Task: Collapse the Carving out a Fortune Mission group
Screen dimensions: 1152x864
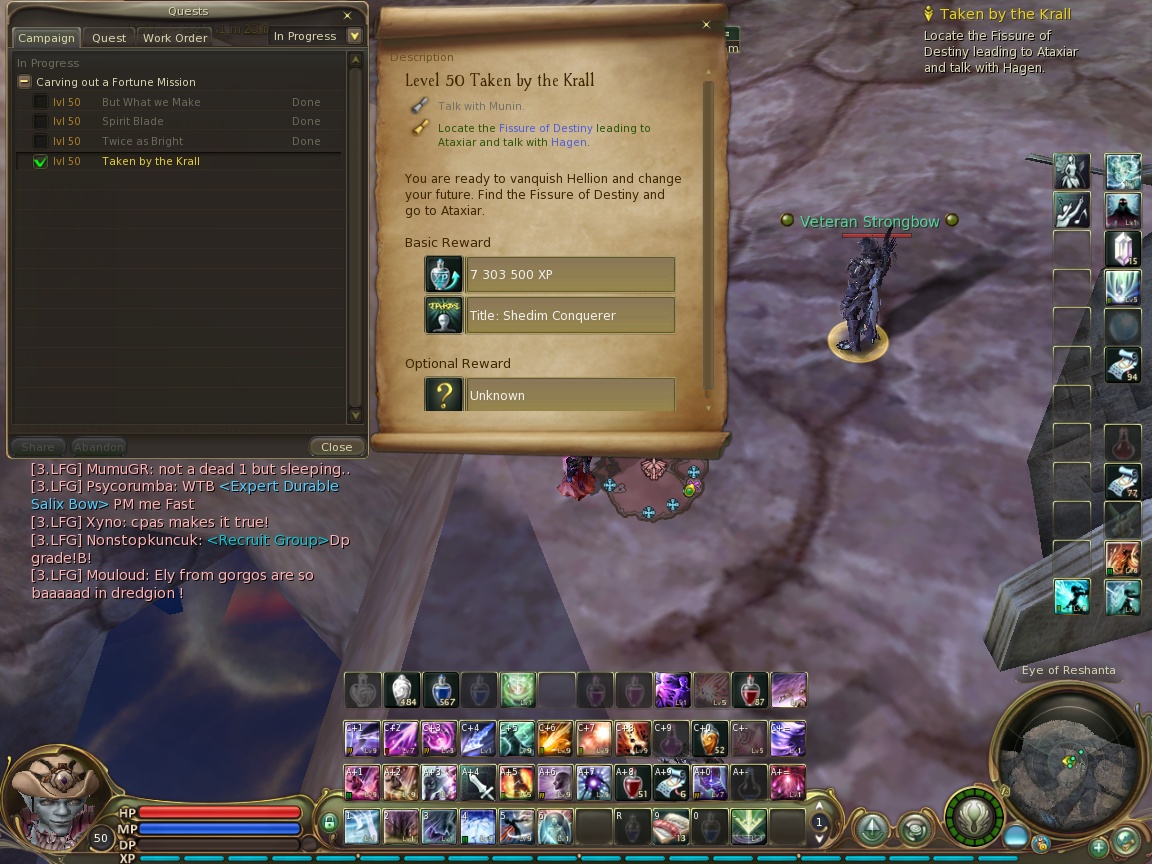Action: (25, 82)
